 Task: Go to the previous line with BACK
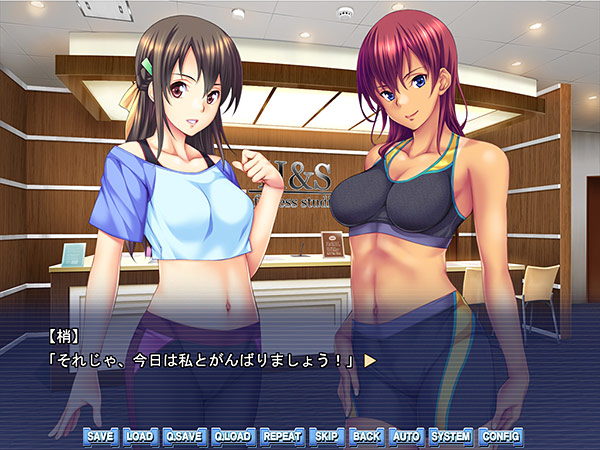tap(366, 437)
